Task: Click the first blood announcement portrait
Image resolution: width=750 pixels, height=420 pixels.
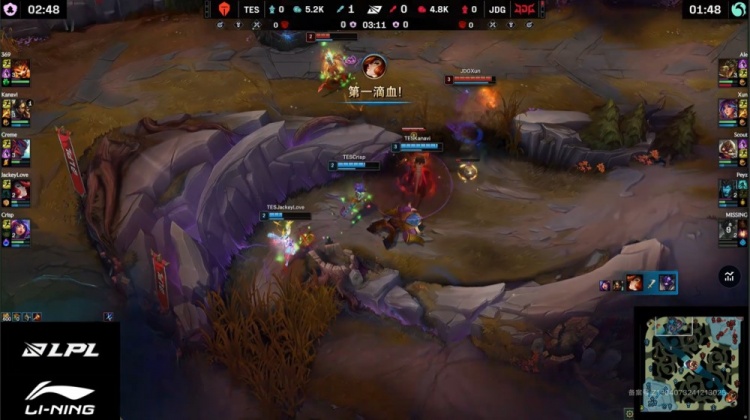Action: (374, 67)
